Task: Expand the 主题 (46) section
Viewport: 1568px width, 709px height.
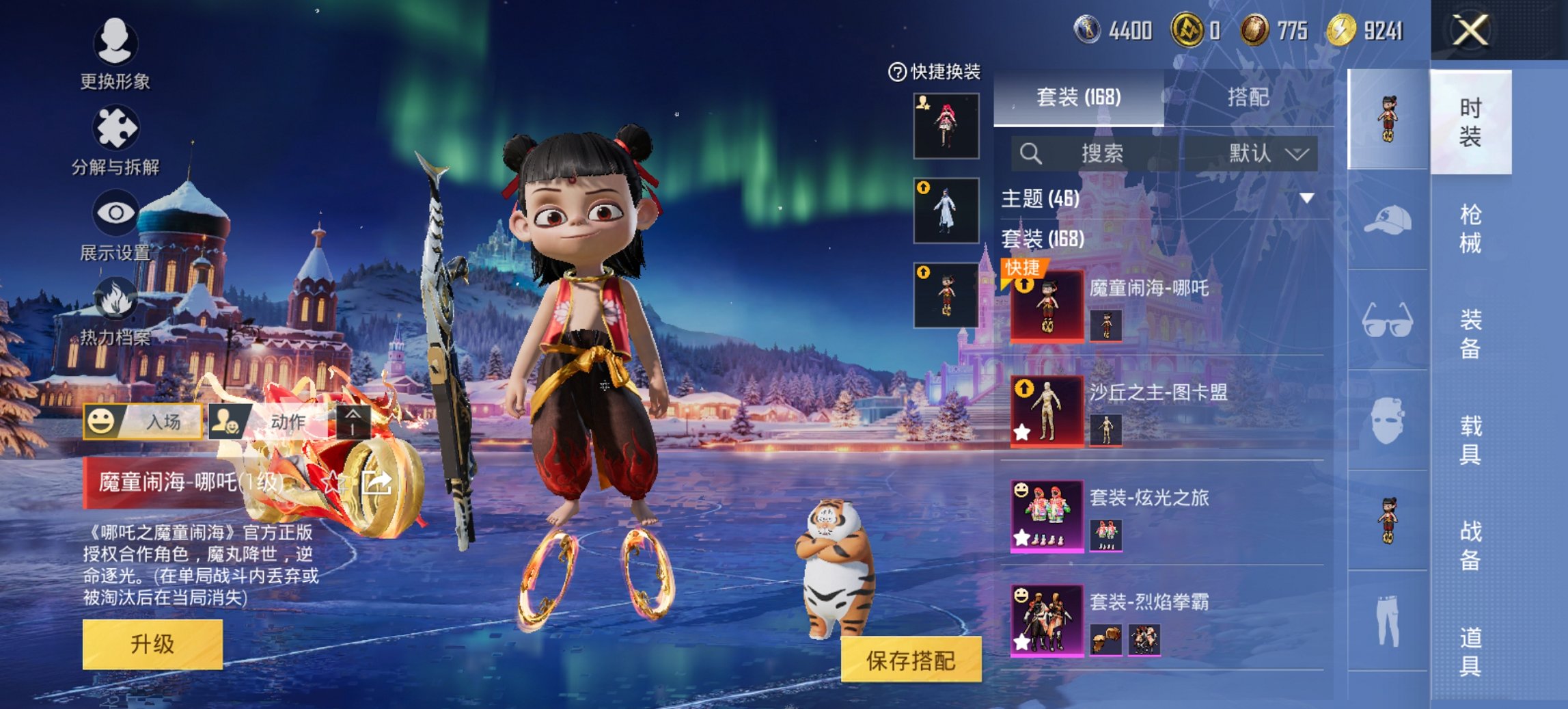Action: [1306, 198]
